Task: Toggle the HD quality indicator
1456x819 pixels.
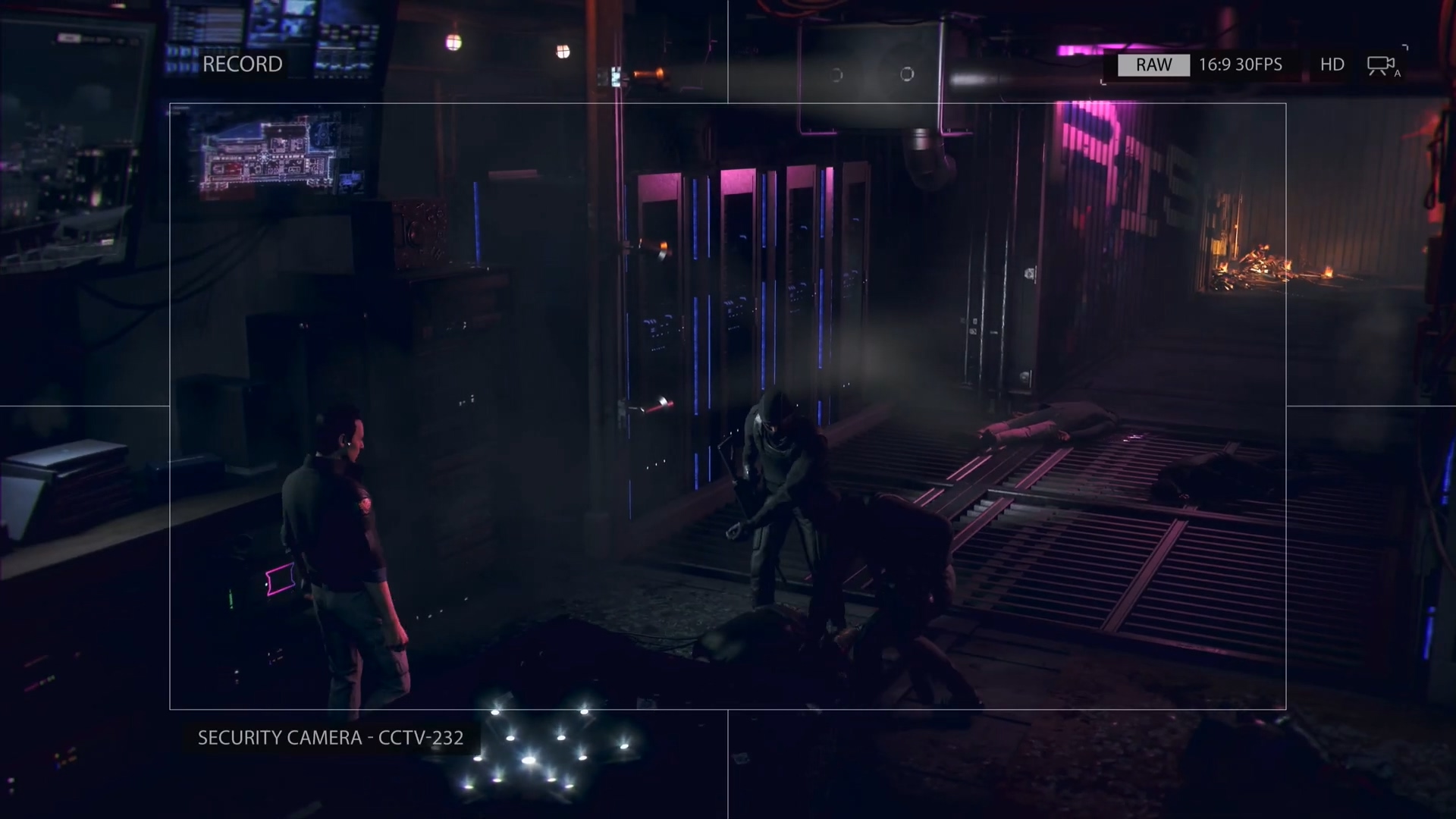Action: click(x=1332, y=65)
